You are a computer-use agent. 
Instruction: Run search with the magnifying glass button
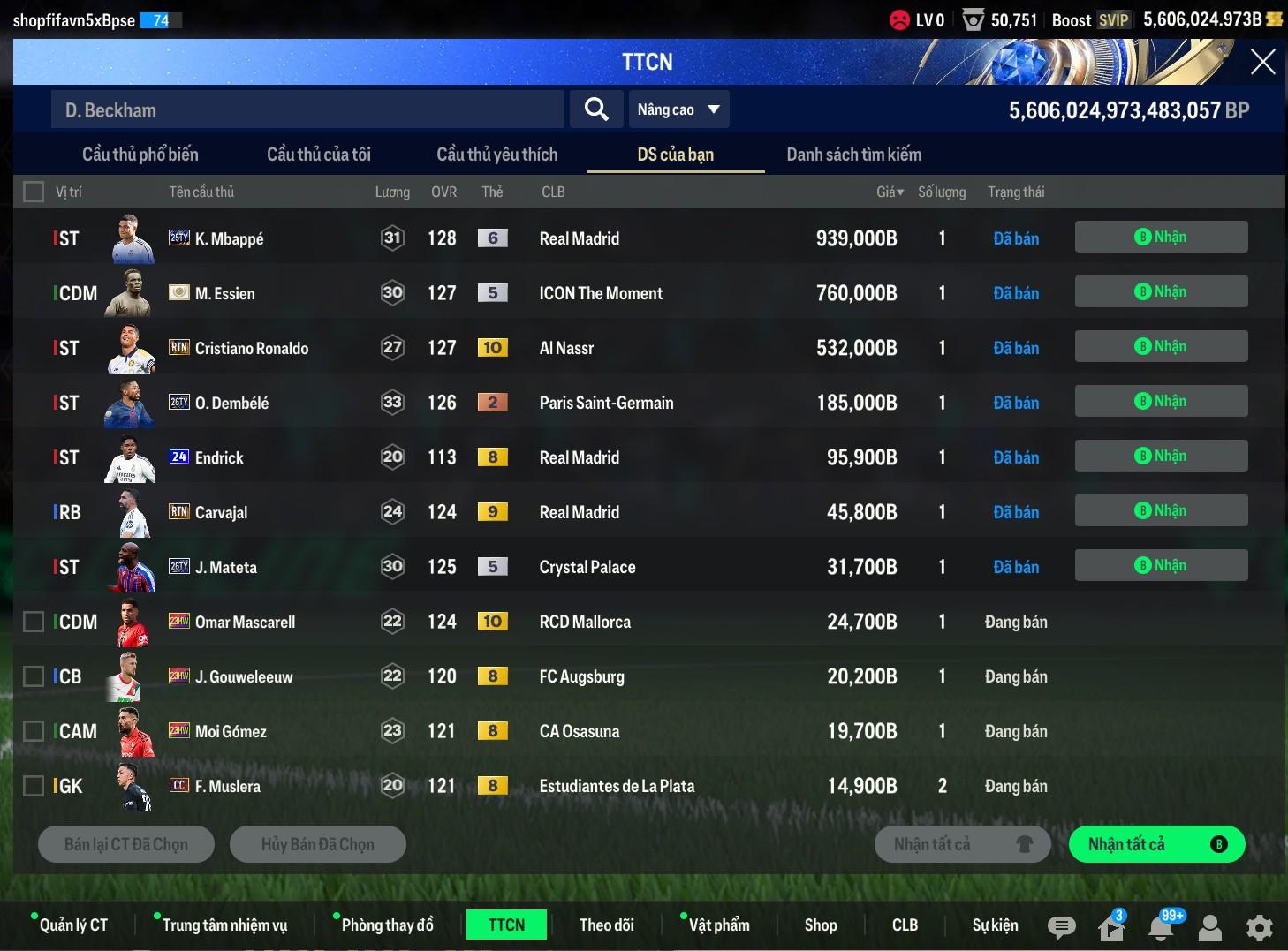(596, 109)
